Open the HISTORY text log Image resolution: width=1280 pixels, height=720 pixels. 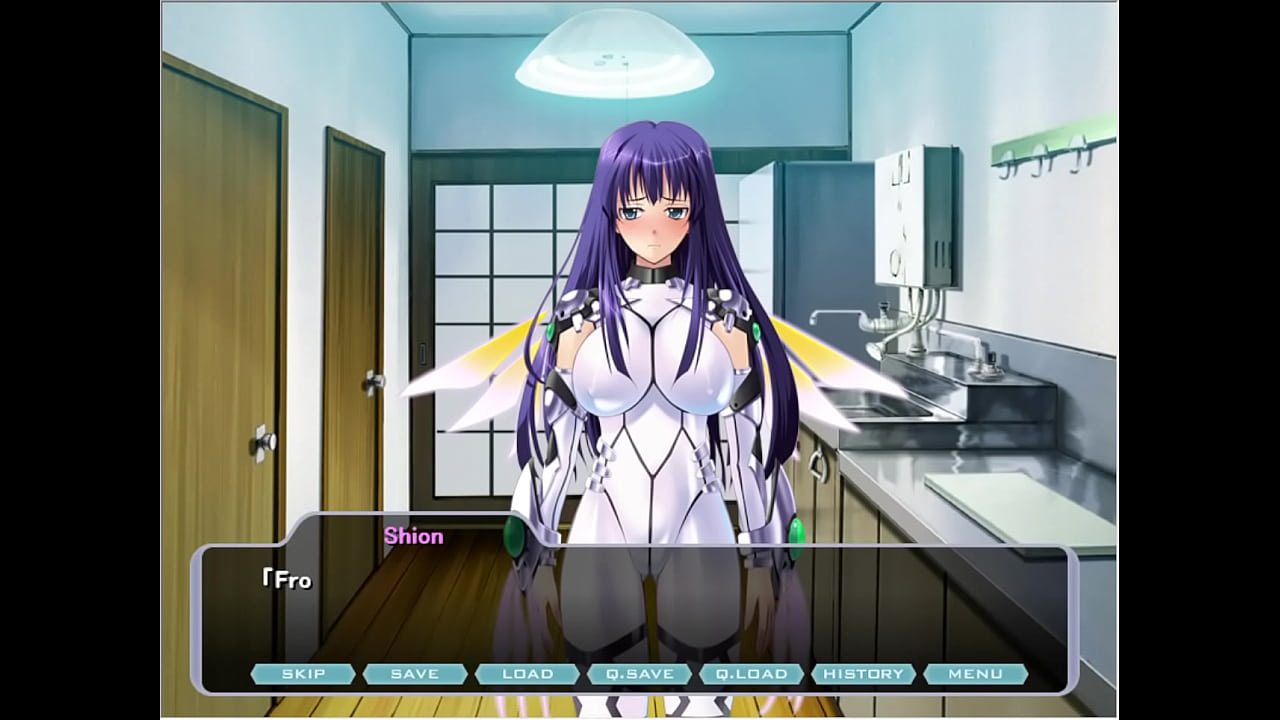click(865, 673)
